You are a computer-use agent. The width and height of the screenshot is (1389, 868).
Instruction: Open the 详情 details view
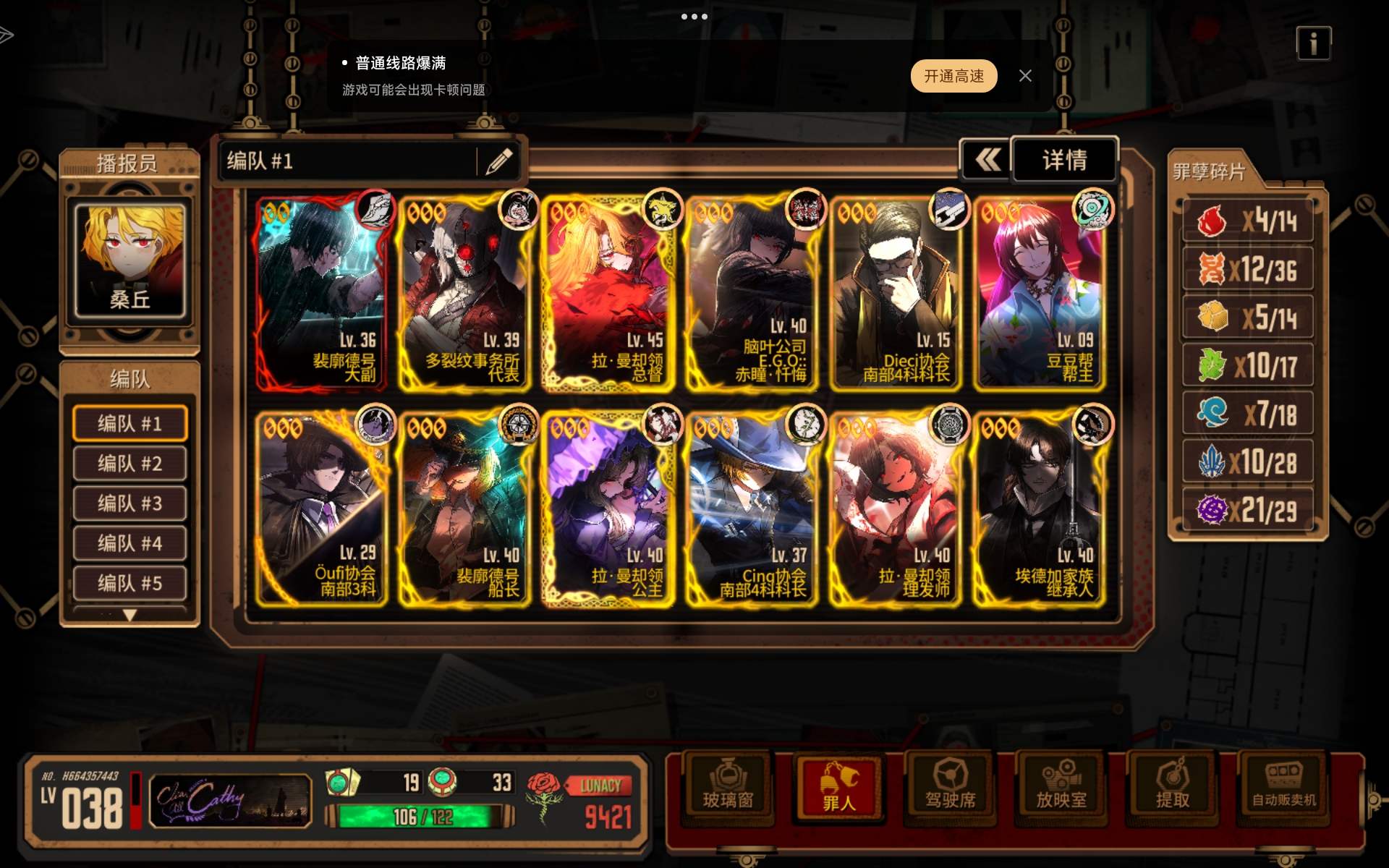coord(1064,160)
